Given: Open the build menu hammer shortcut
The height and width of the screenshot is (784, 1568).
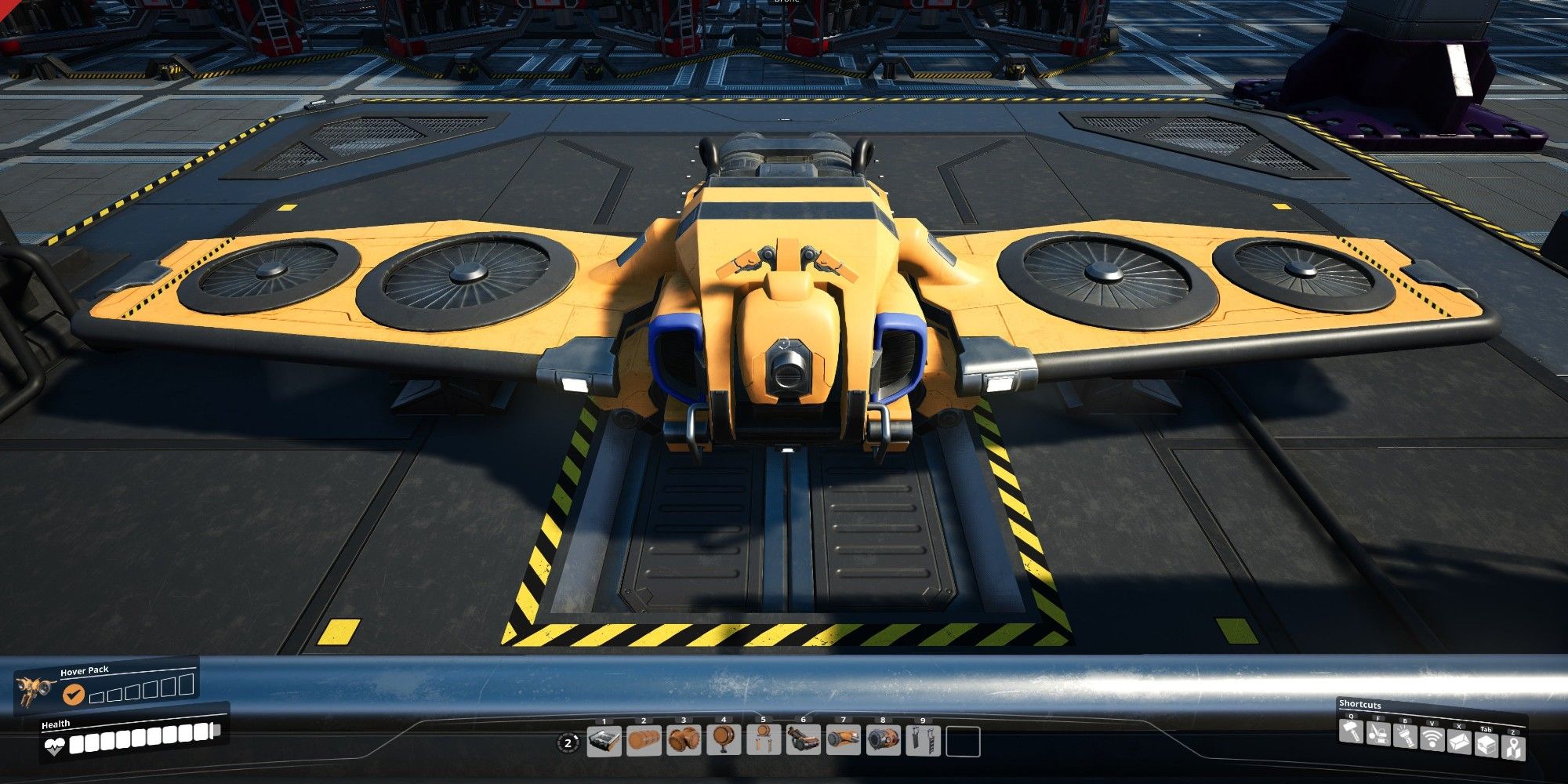Looking at the screenshot, I should point(1352,731).
